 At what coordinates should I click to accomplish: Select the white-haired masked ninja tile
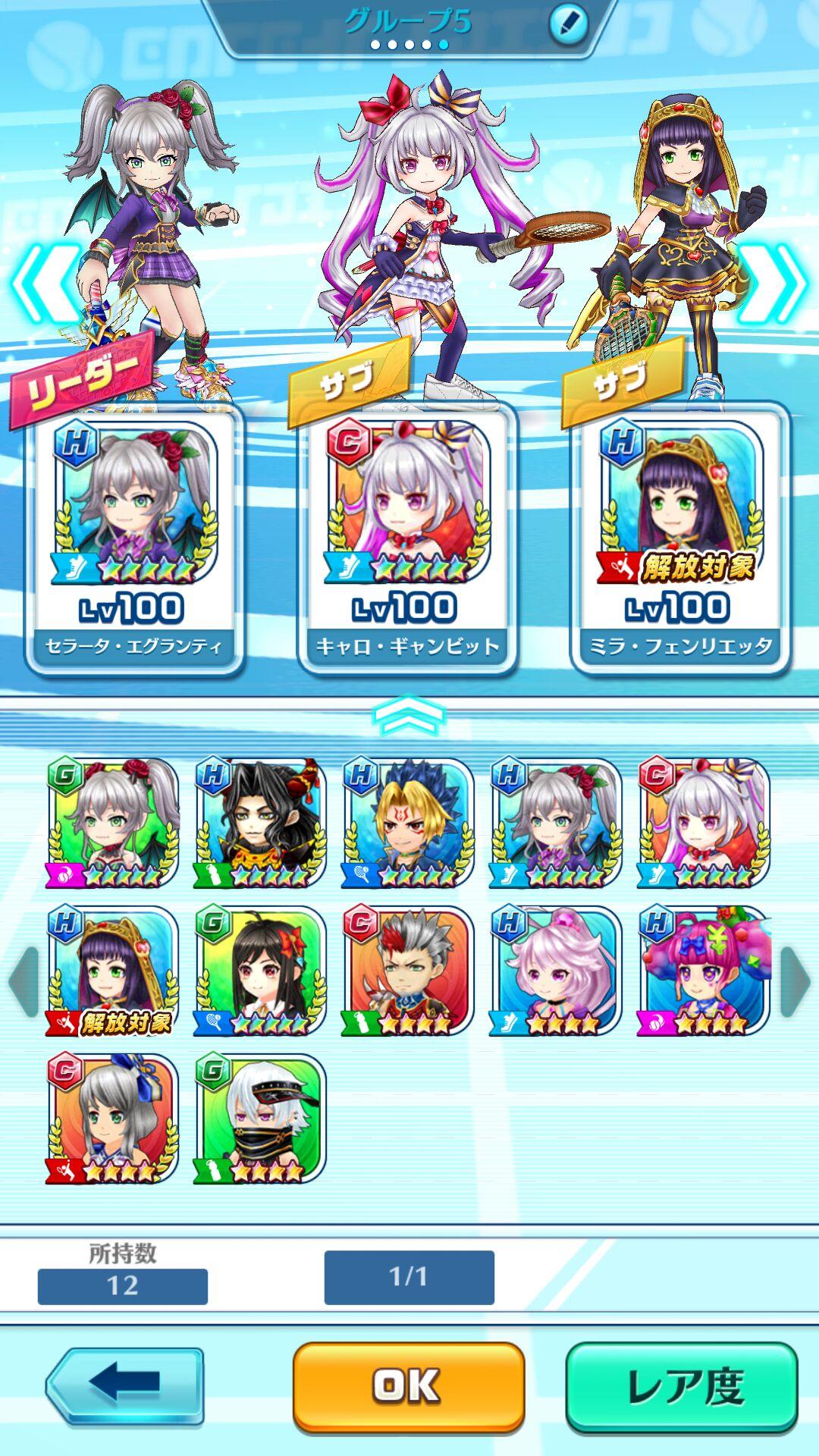pos(260,1119)
